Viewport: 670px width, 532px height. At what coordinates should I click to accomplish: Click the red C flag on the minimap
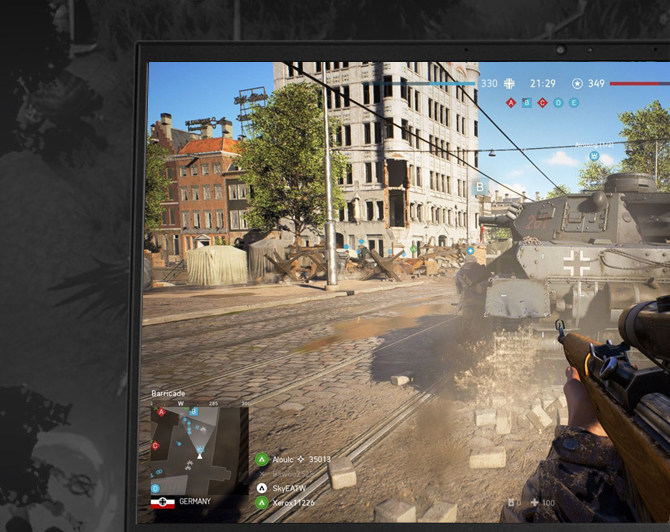pyautogui.click(x=155, y=445)
